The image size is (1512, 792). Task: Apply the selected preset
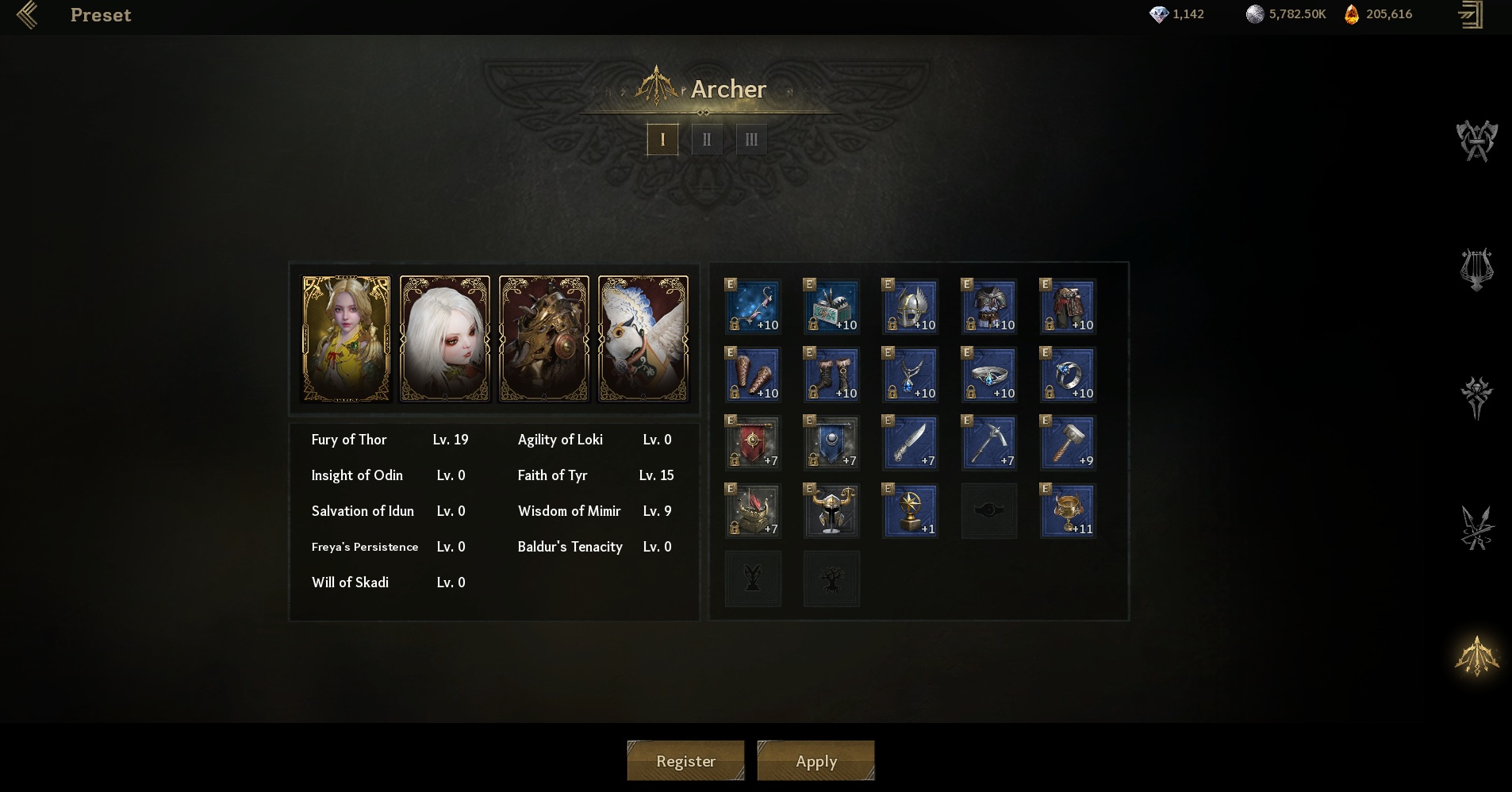coord(815,761)
